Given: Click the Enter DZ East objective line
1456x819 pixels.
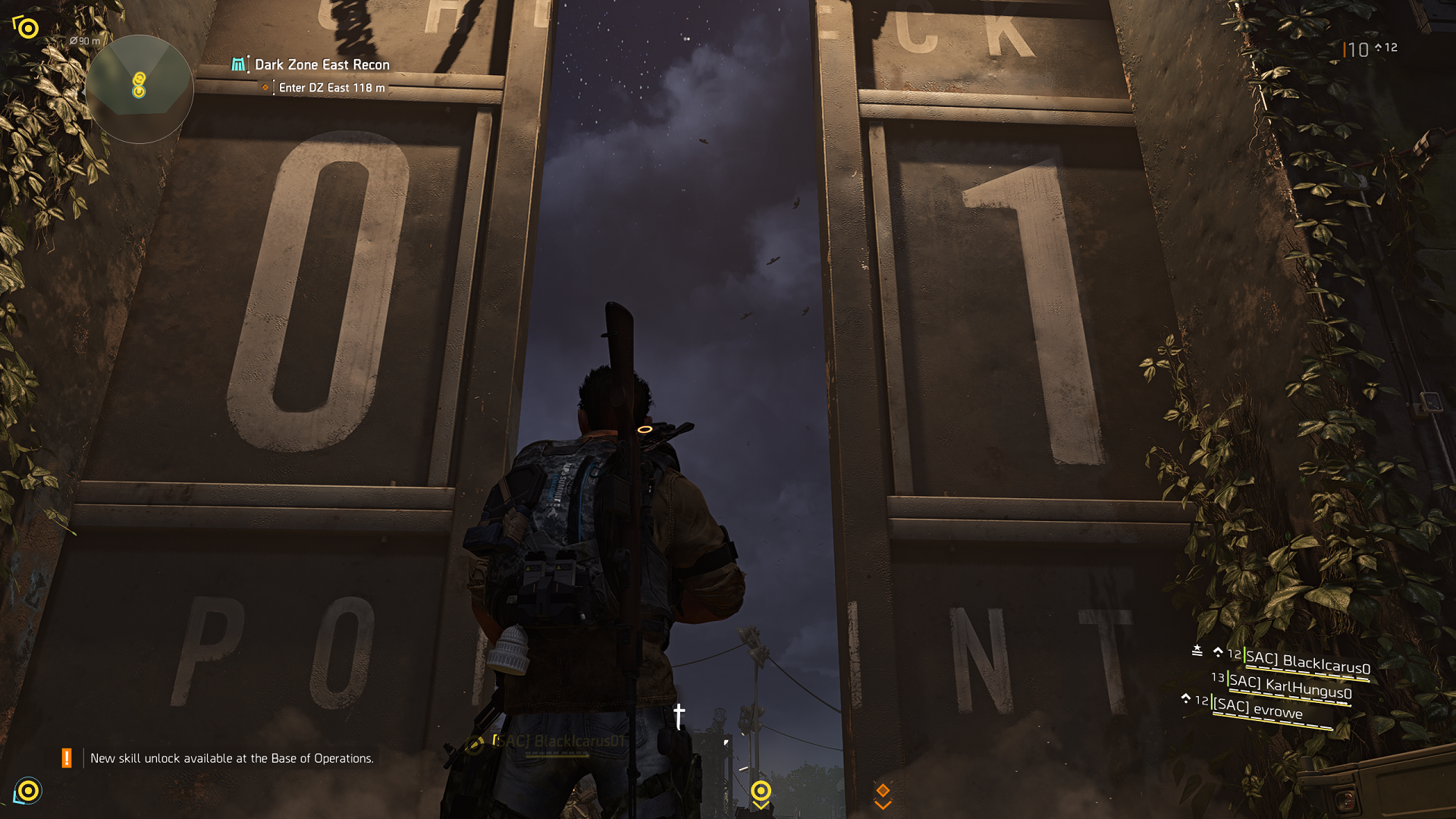Looking at the screenshot, I should point(331,88).
